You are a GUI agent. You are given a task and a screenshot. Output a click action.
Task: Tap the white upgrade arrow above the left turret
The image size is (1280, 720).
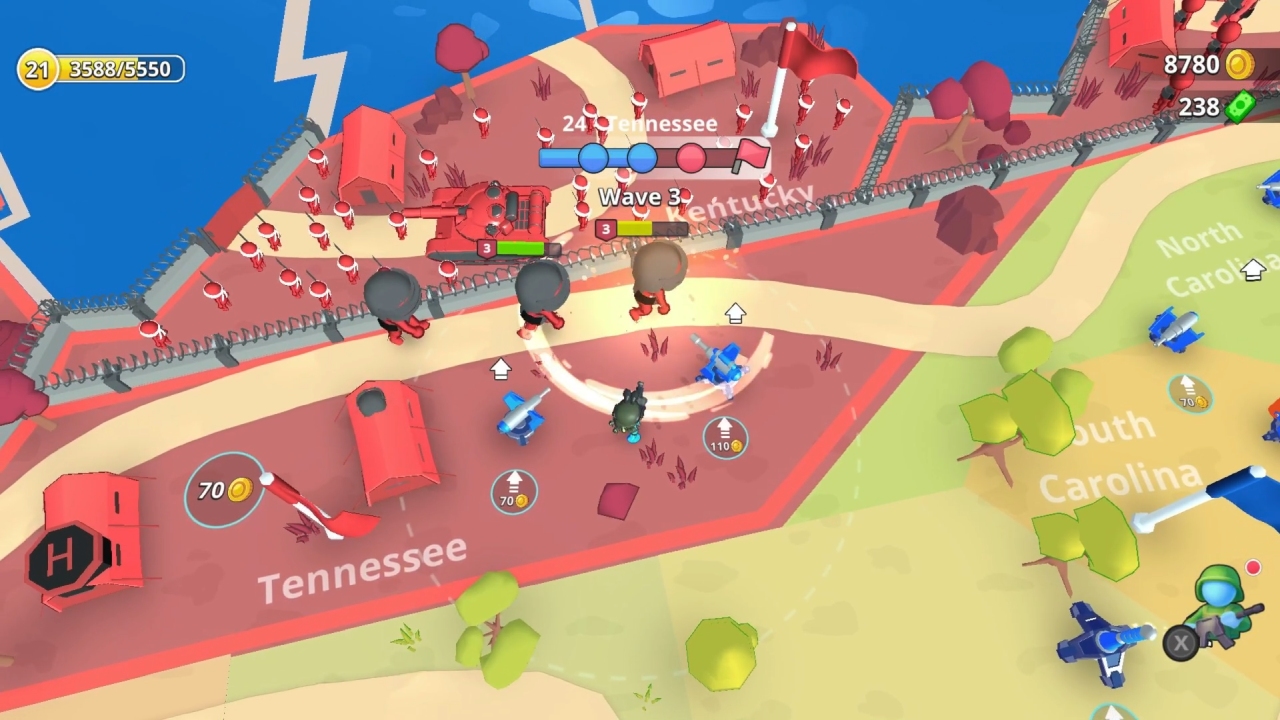500,370
